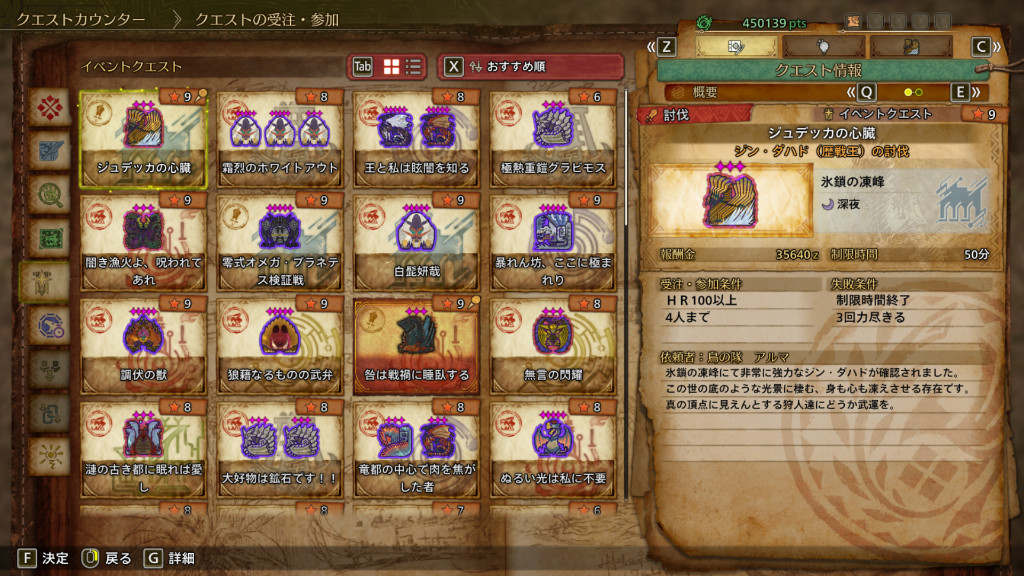This screenshot has width=1024, height=576.
Task: Choose the 白髭妍哉 quest tile
Action: click(416, 242)
